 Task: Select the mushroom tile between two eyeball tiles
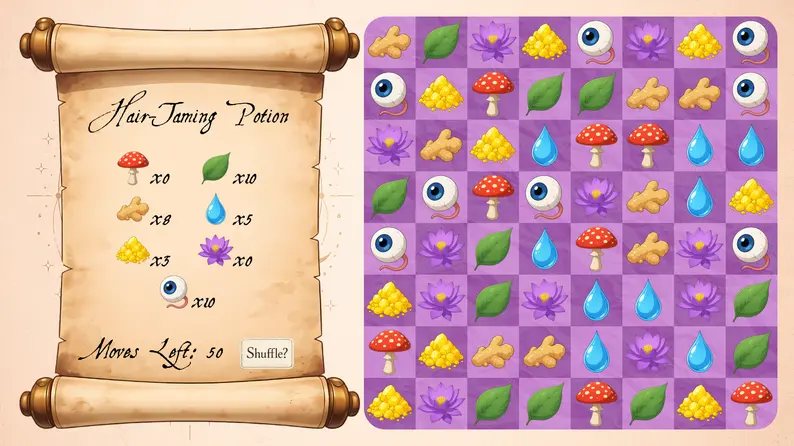(490, 196)
